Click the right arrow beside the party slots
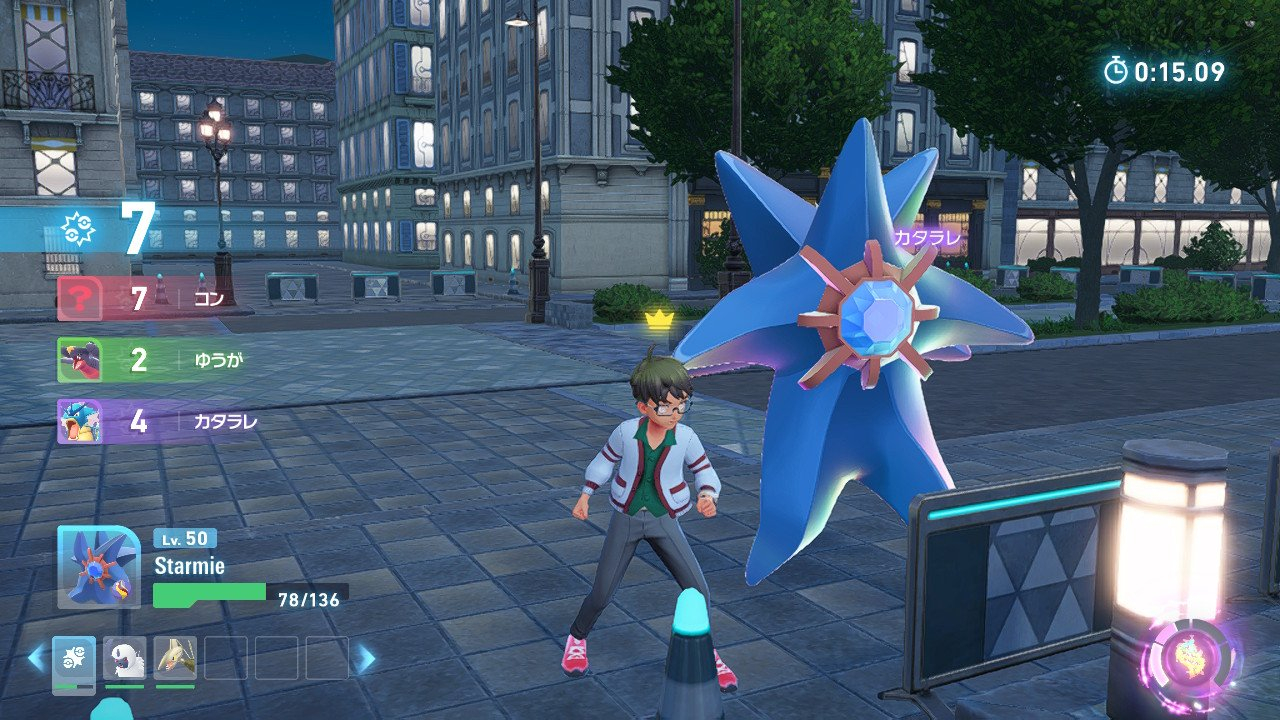 [366, 658]
